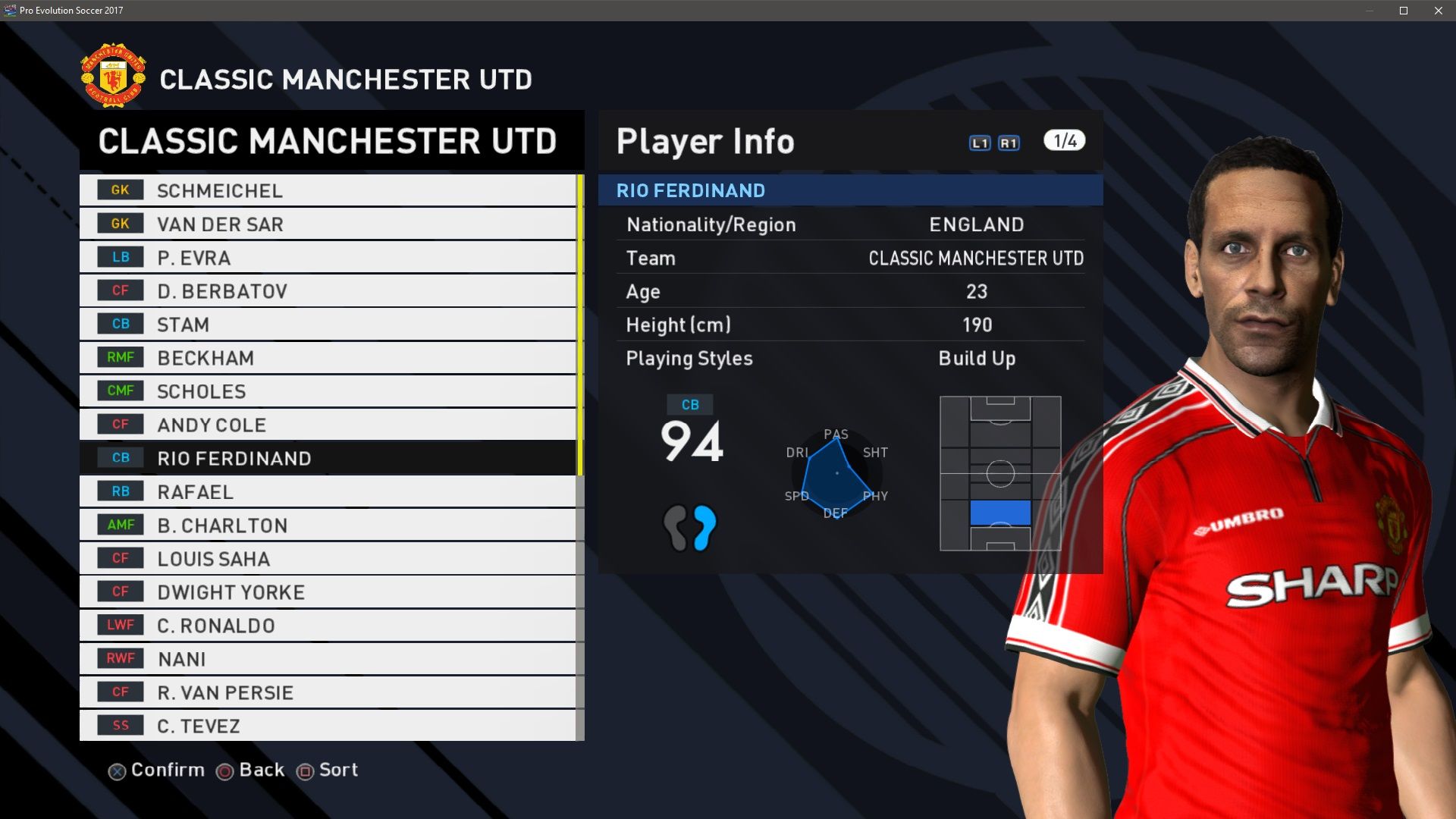Select Beckham in the roster
Image resolution: width=1456 pixels, height=819 pixels.
click(x=328, y=357)
